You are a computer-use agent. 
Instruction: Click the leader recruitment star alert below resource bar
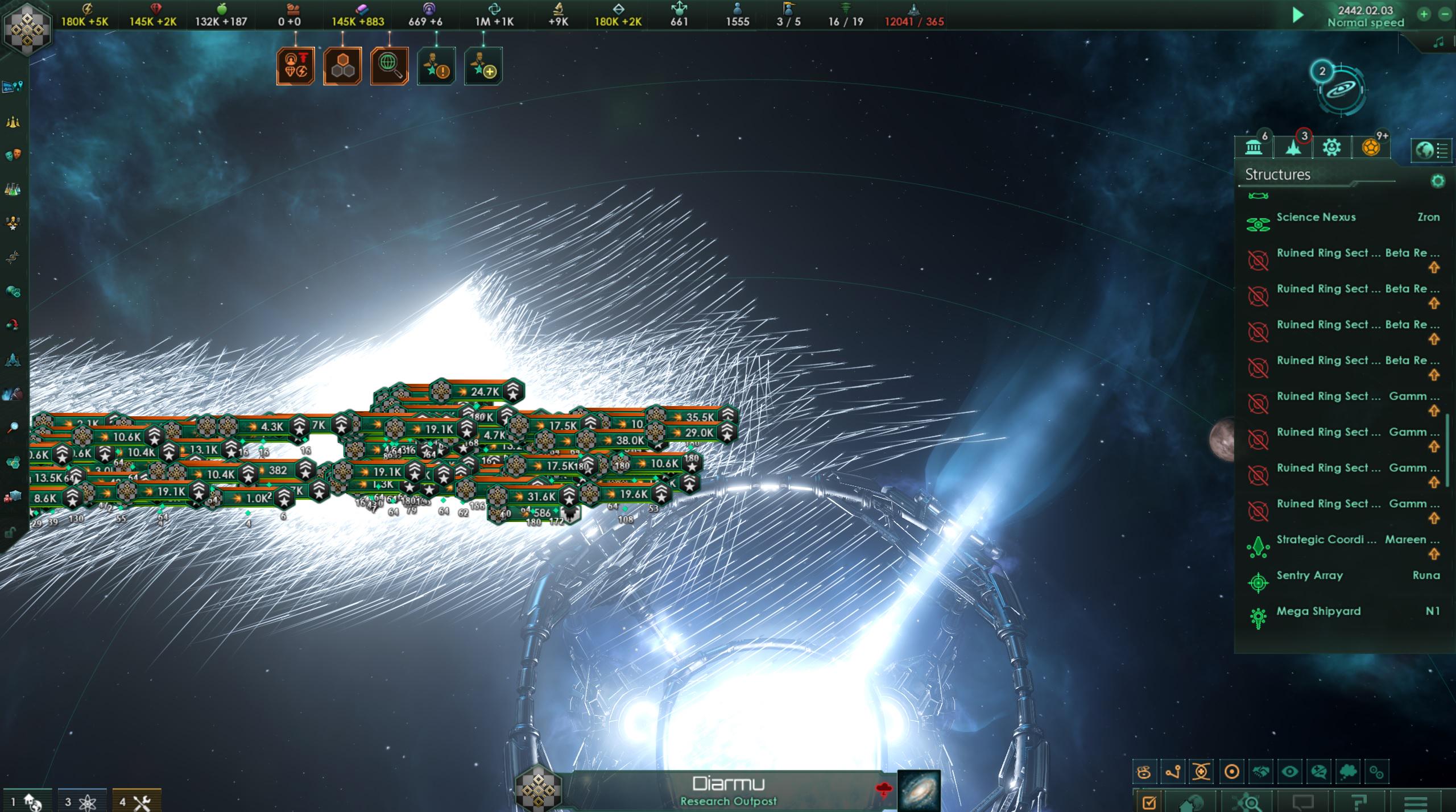coord(435,65)
